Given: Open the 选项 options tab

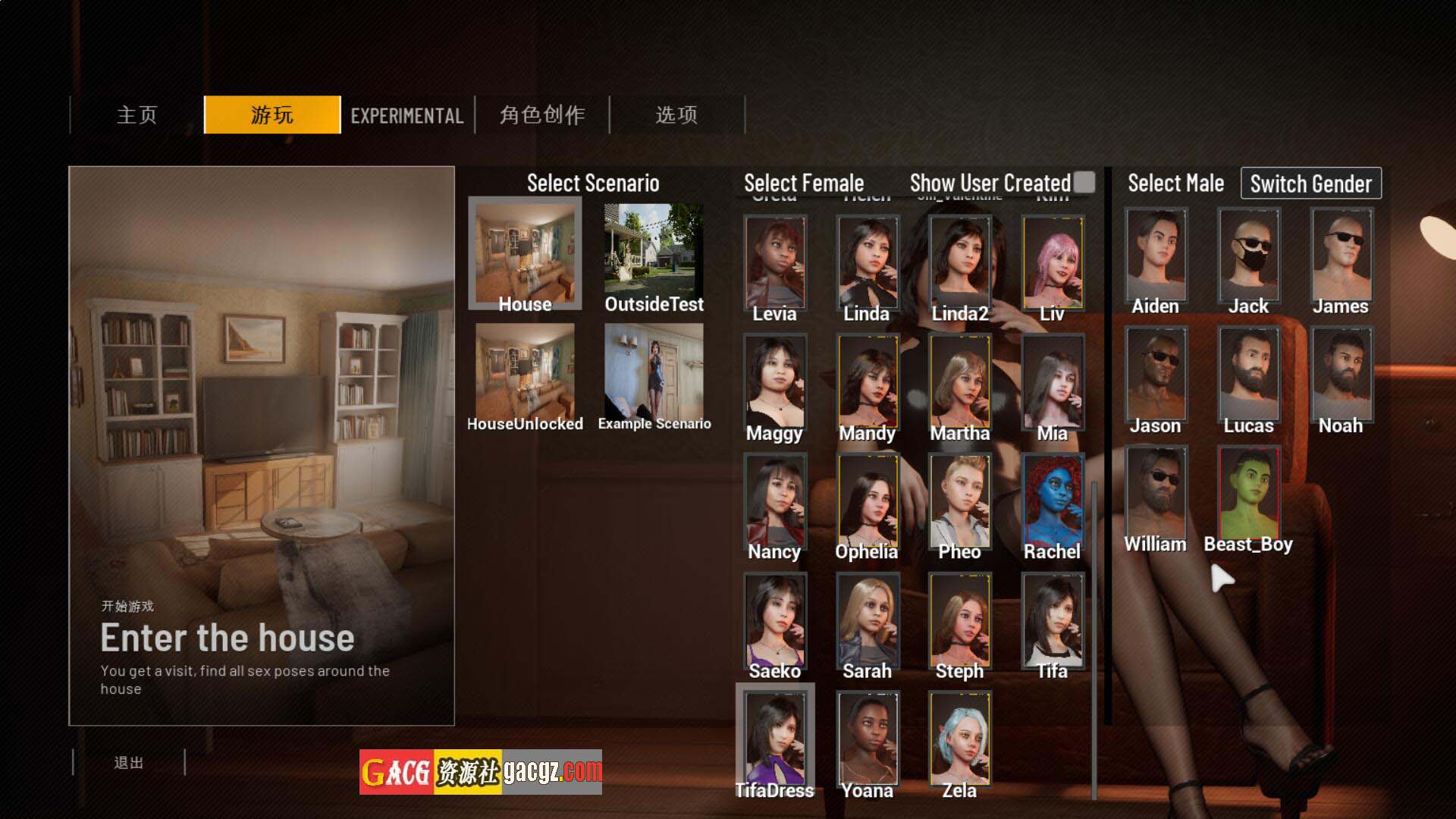Looking at the screenshot, I should click(676, 115).
